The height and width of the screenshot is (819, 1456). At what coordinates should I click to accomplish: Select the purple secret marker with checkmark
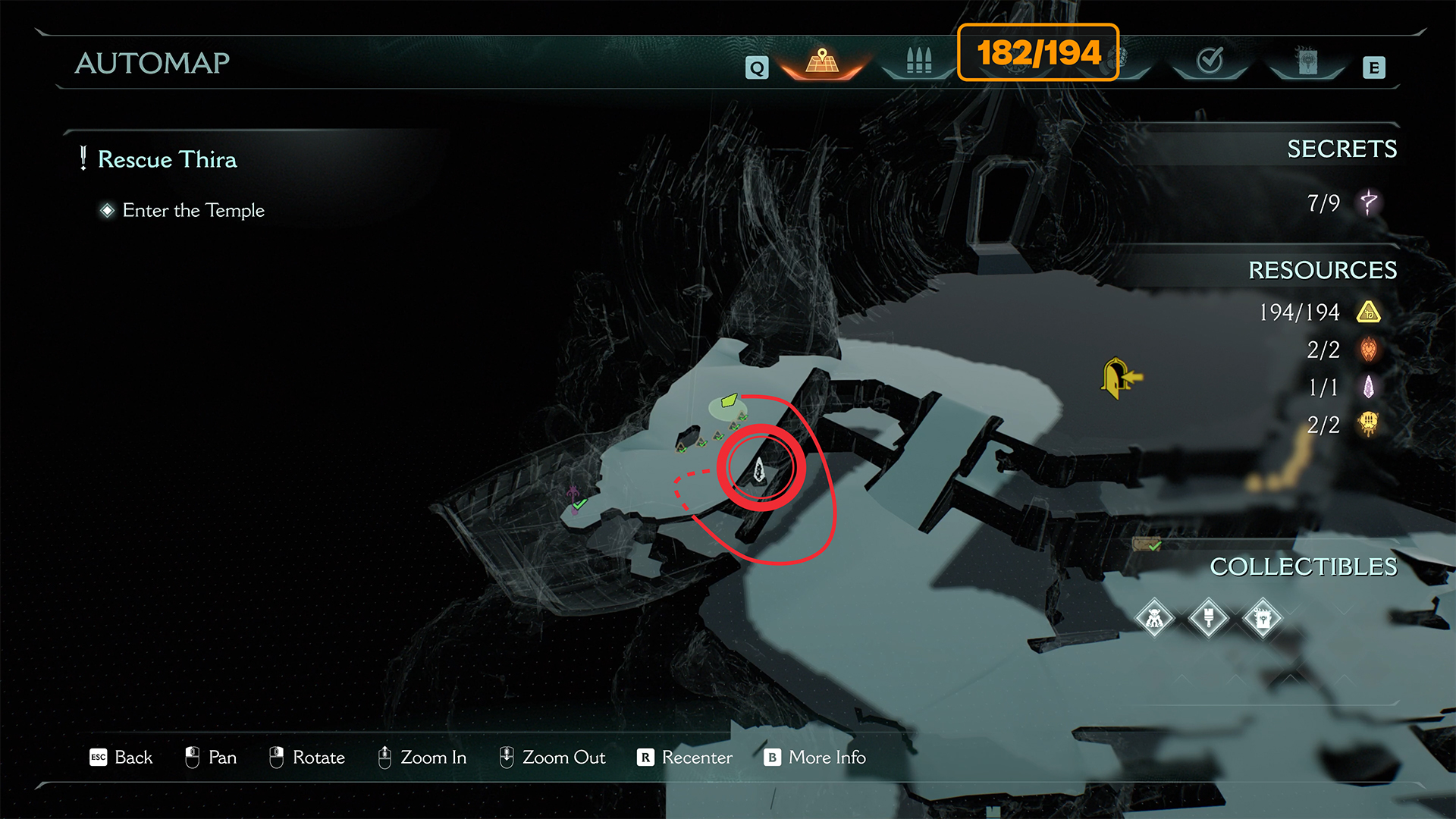point(576,500)
